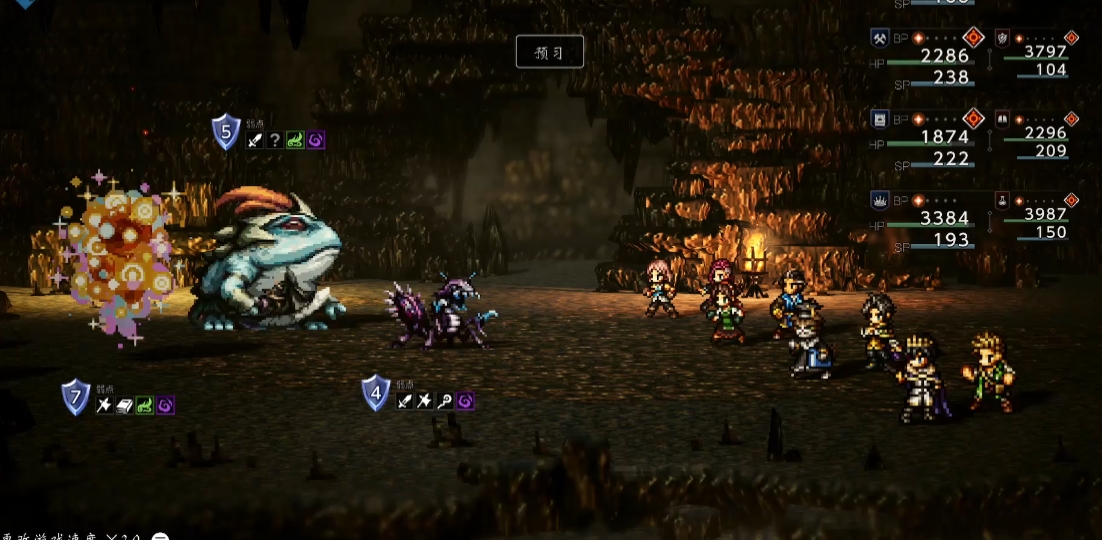
Task: Select the crossed hammer and axe party member
Action: [x=880, y=38]
